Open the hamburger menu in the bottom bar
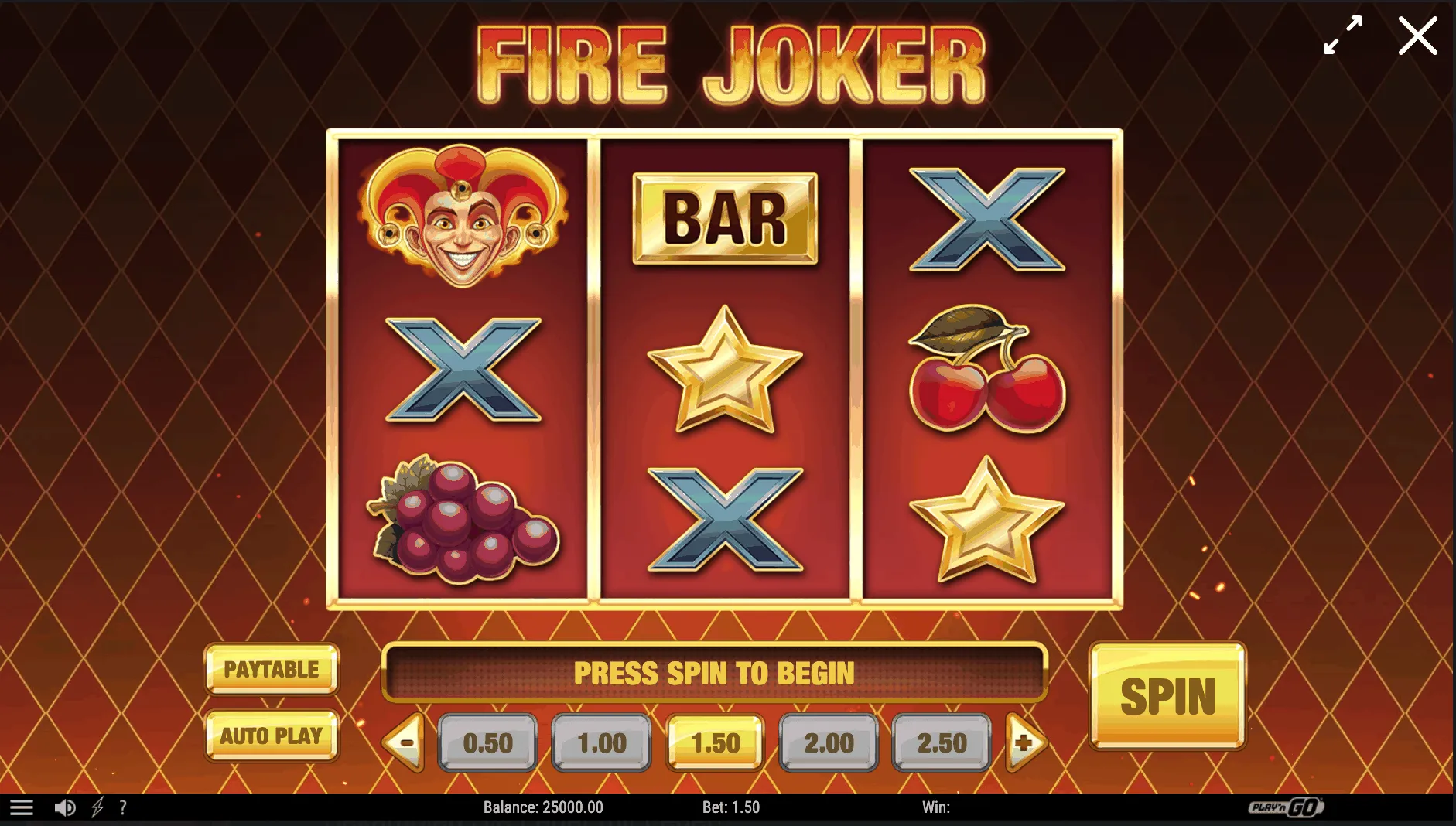Screen dimensions: 1456x826 [23, 807]
